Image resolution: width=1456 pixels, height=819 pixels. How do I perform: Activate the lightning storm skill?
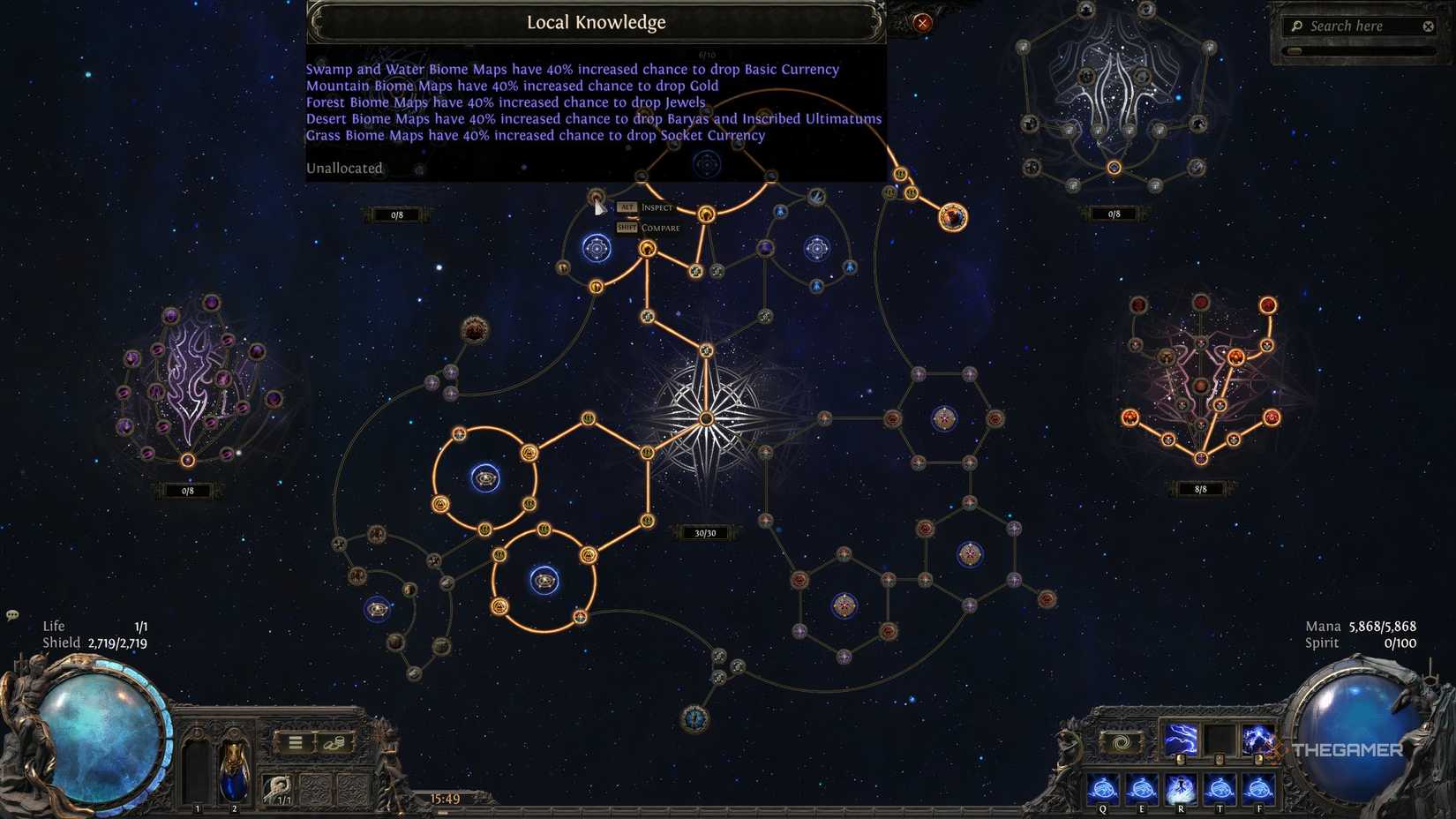(x=1257, y=740)
